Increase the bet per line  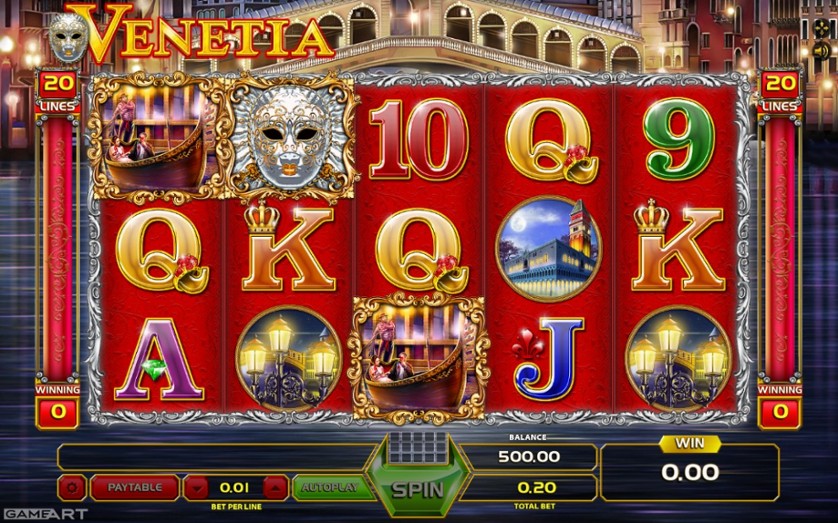pos(275,488)
